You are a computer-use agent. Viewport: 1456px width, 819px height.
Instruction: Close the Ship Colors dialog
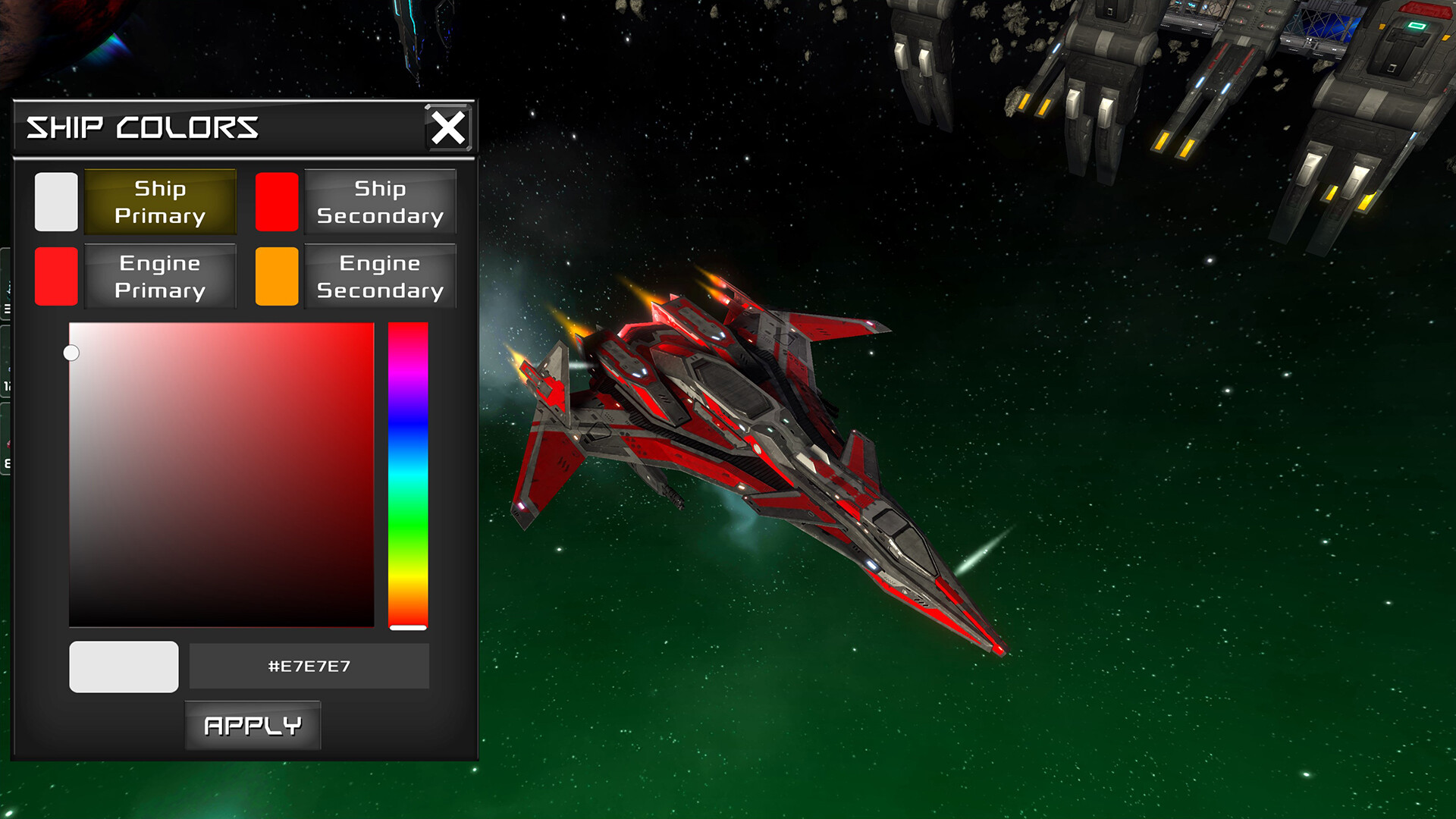450,127
